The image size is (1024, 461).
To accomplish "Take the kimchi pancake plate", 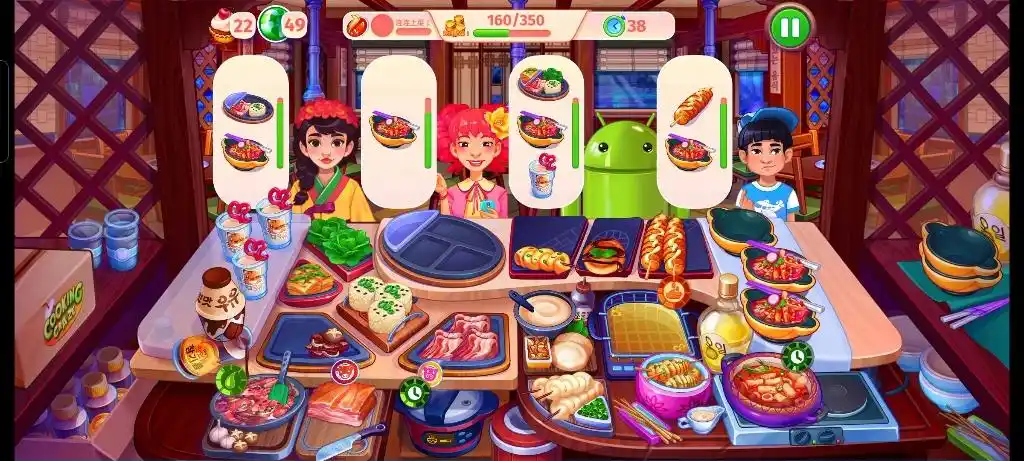I will pyautogui.click(x=309, y=281).
